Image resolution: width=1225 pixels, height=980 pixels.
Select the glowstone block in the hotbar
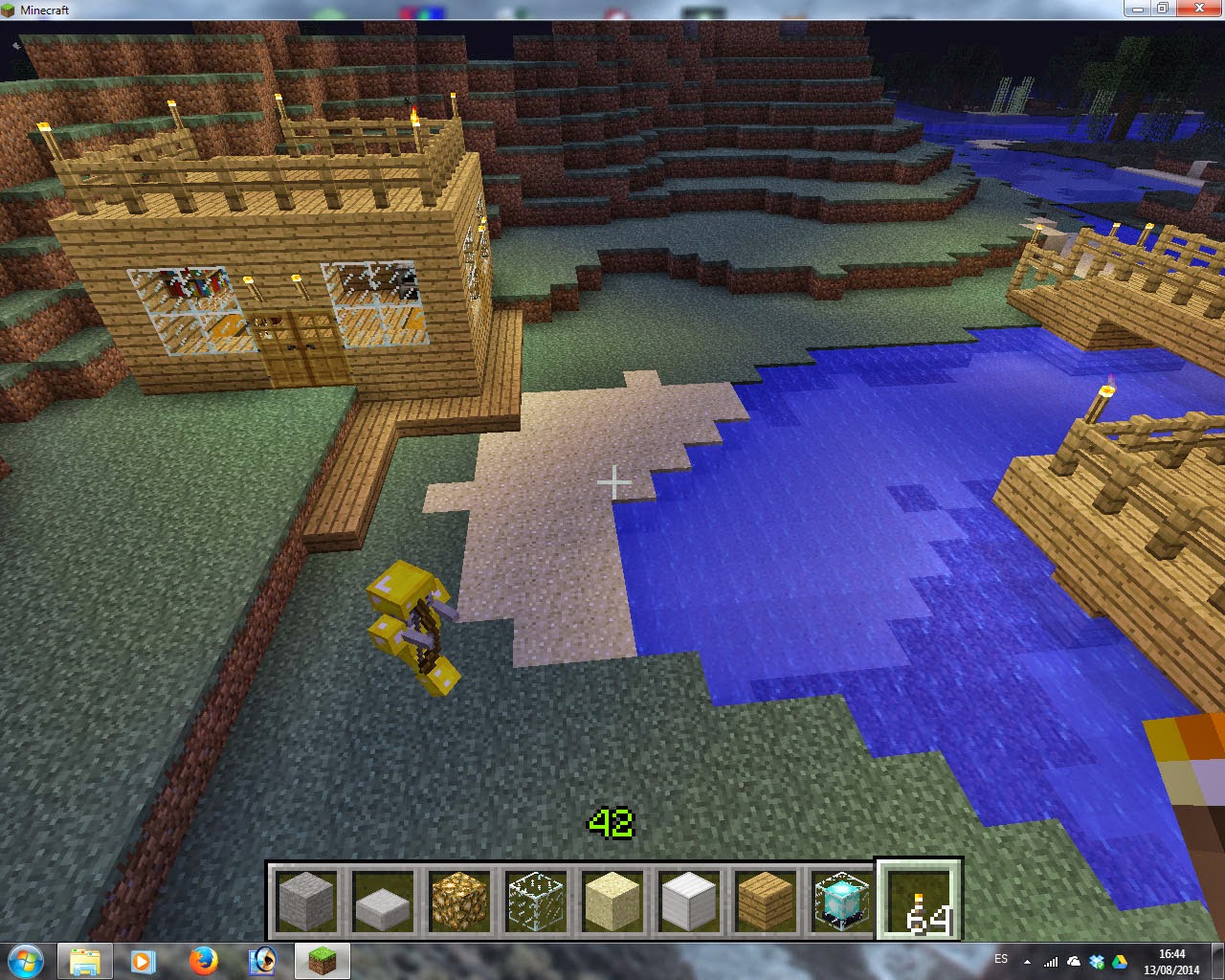460,901
